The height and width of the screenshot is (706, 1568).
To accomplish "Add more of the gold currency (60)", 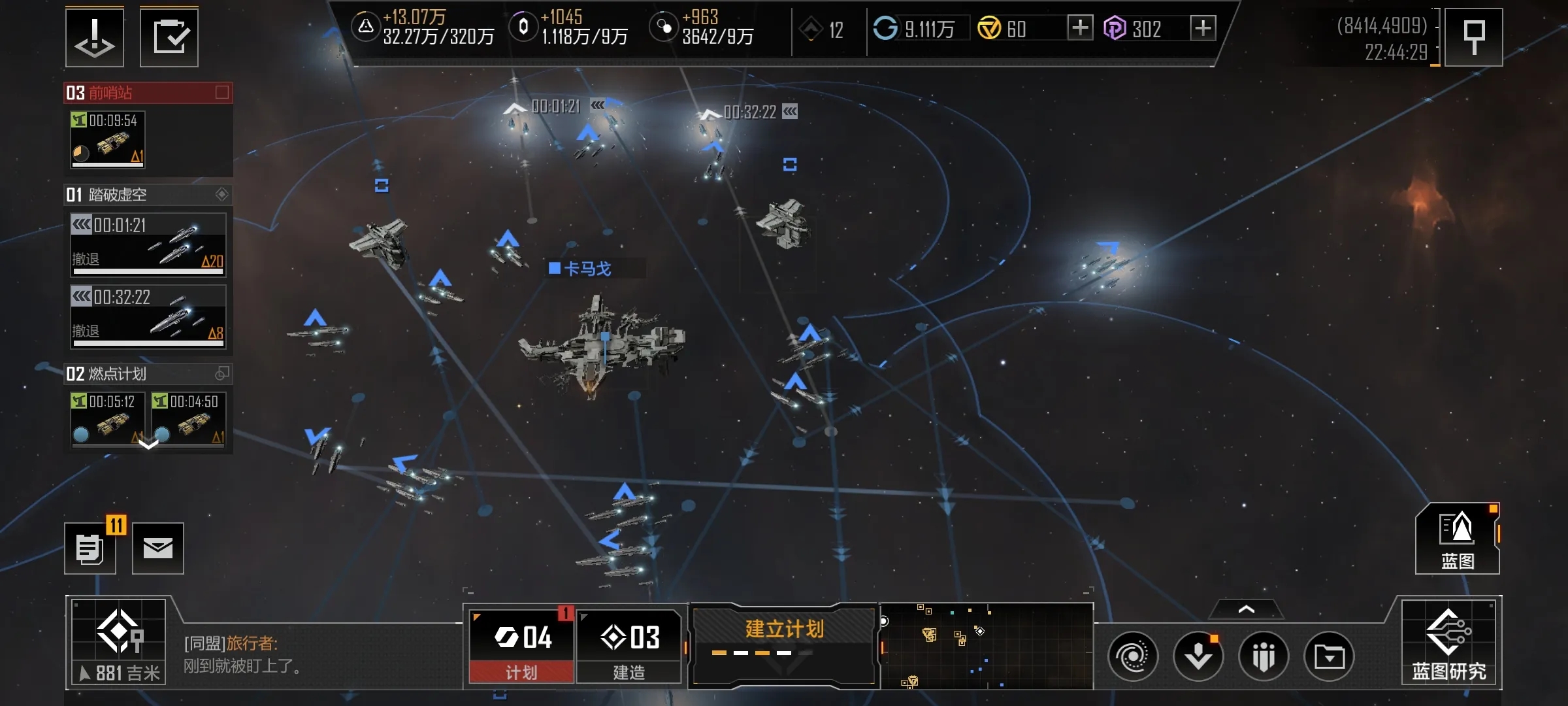I will [1080, 28].
